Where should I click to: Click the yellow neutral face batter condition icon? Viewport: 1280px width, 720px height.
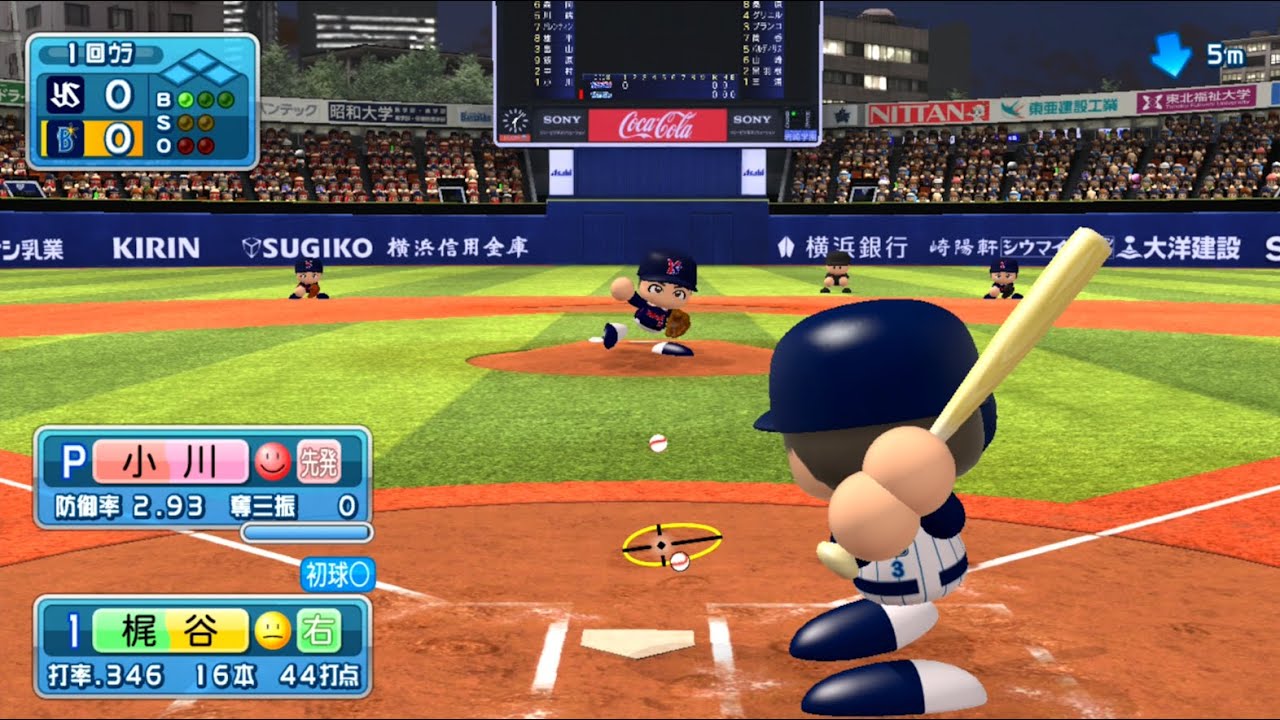274,632
